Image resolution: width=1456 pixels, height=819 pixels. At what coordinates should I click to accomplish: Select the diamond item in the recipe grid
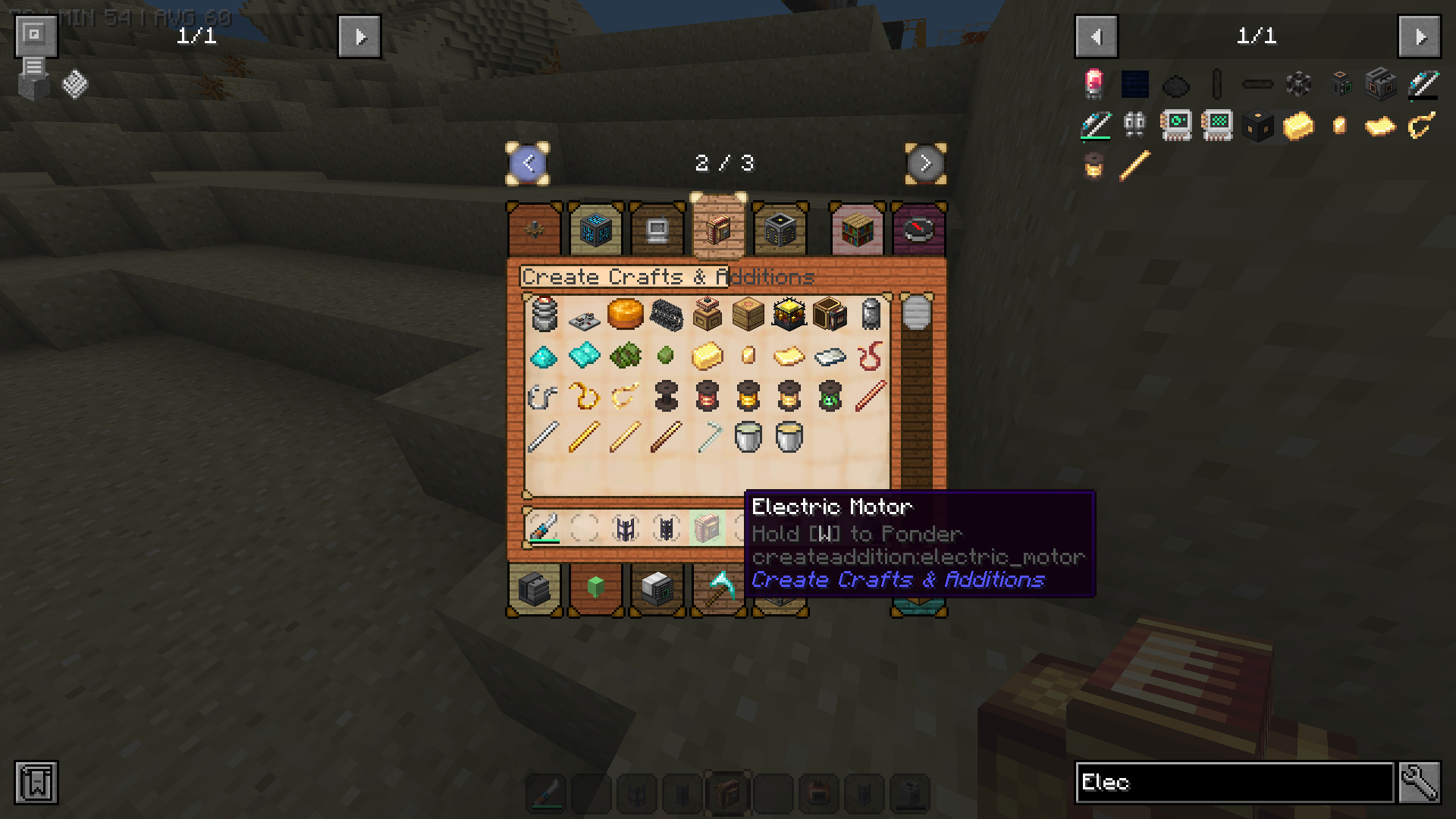pyautogui.click(x=544, y=356)
